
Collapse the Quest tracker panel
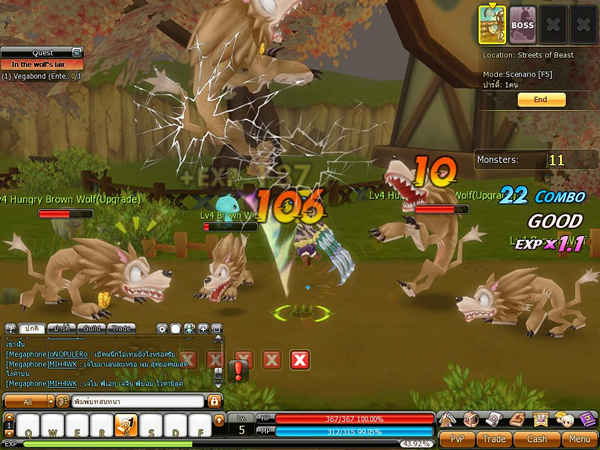[x=77, y=52]
